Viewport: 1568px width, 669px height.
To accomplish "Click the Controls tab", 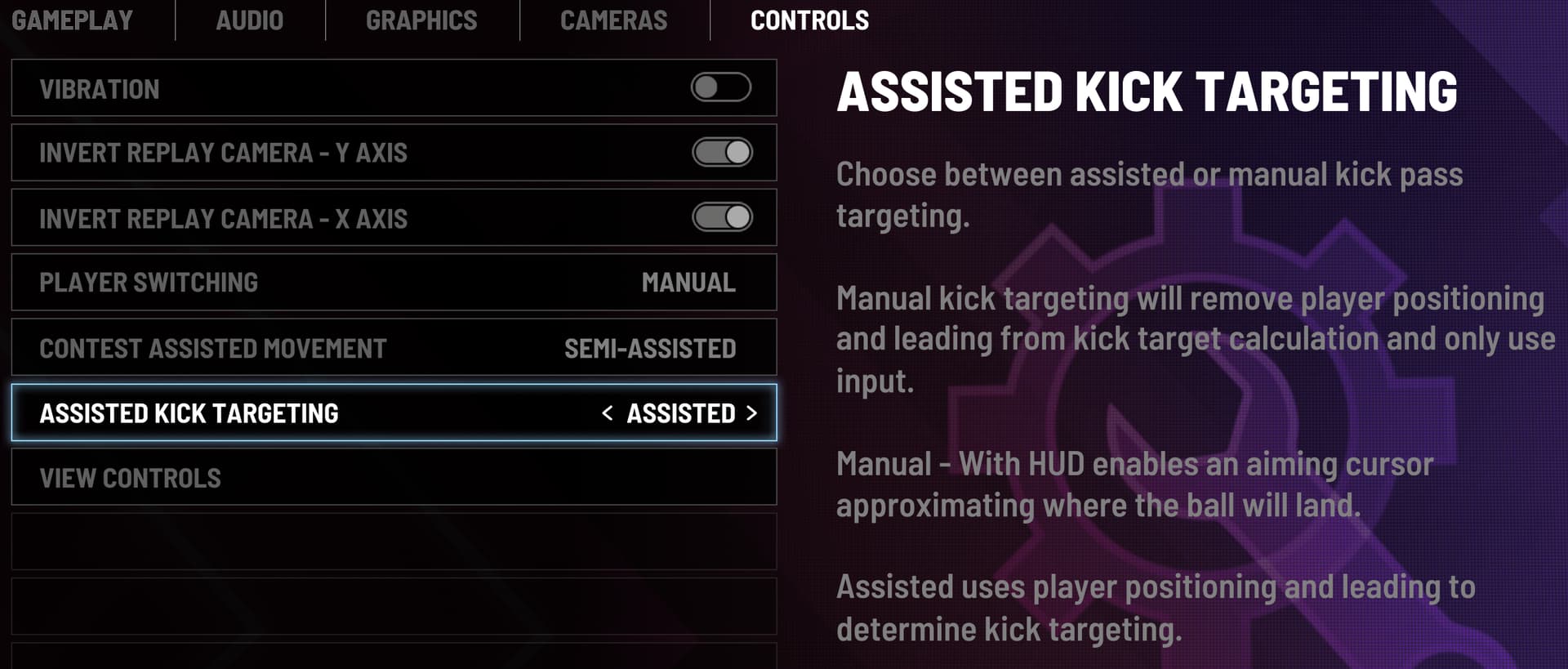I will 809,20.
